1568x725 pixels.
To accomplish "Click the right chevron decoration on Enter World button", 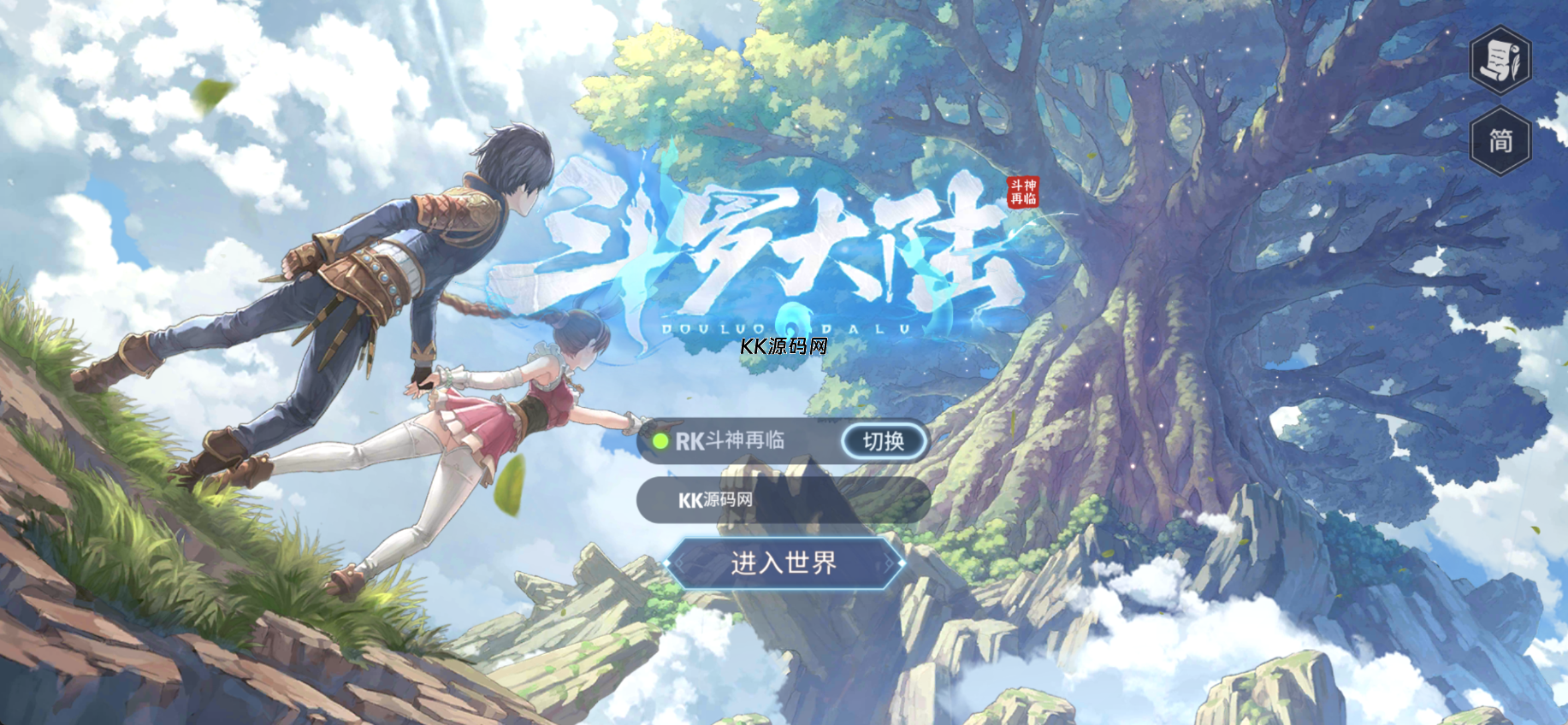I will point(891,564).
